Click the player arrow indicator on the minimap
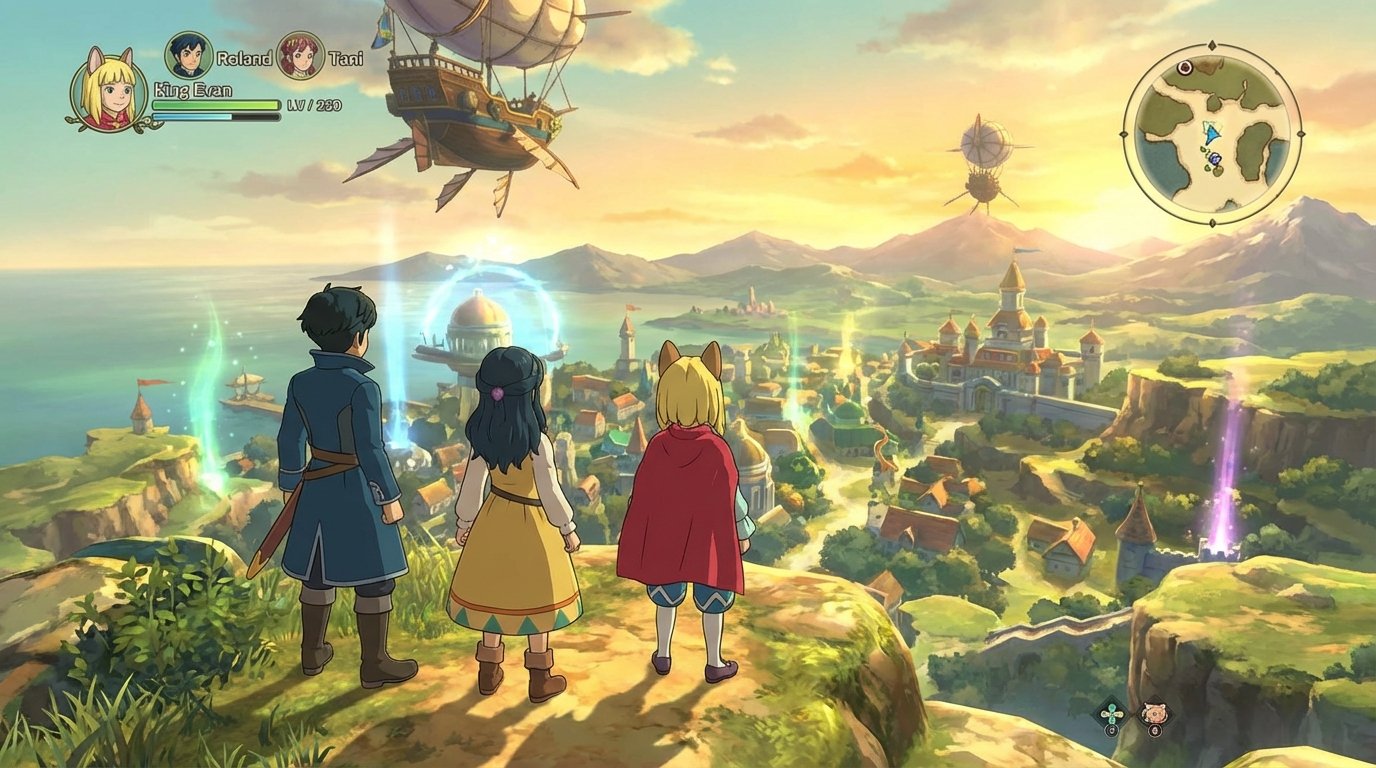This screenshot has height=768, width=1376. [x=1212, y=135]
